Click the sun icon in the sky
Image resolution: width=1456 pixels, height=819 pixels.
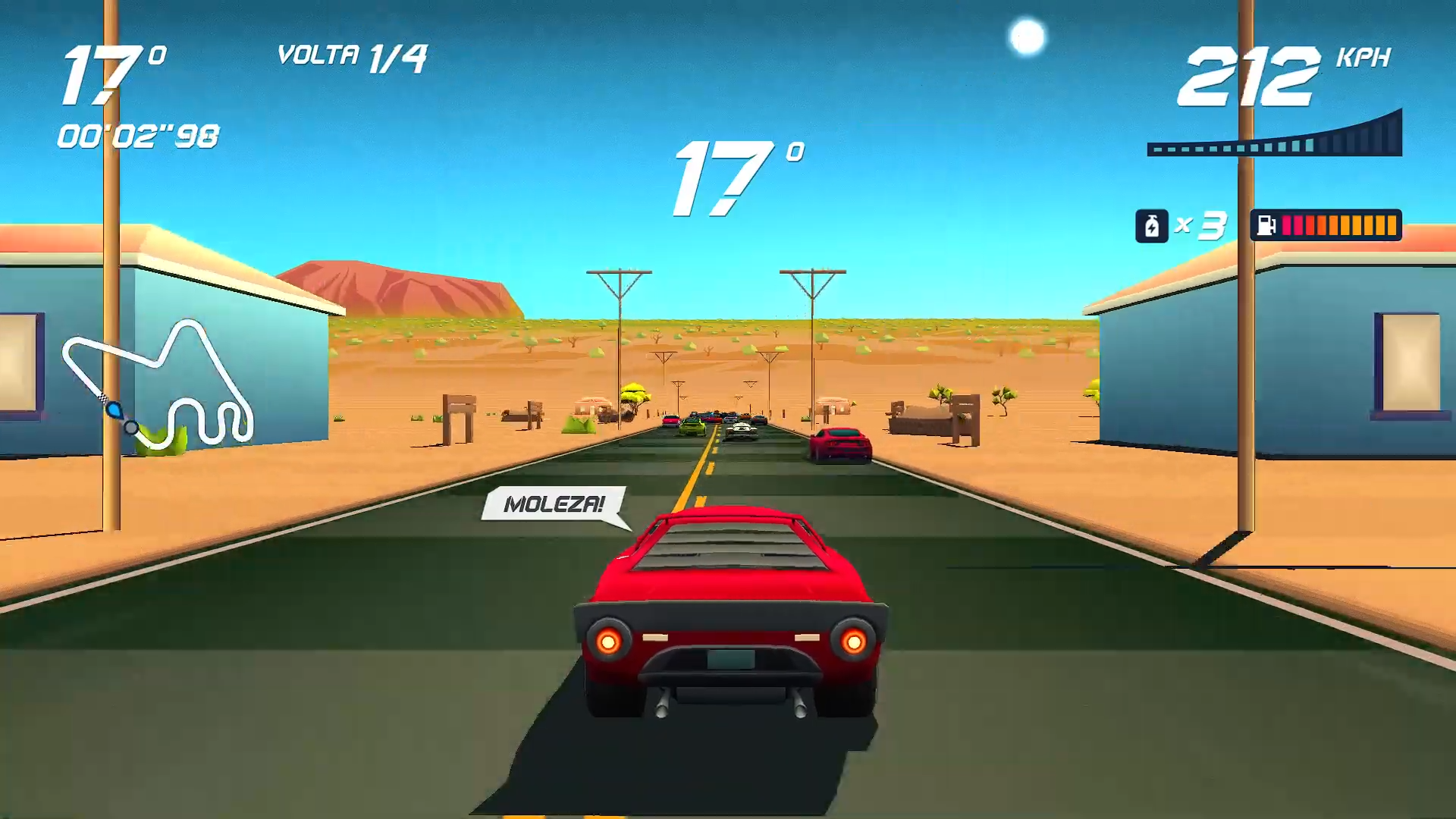pyautogui.click(x=1028, y=33)
